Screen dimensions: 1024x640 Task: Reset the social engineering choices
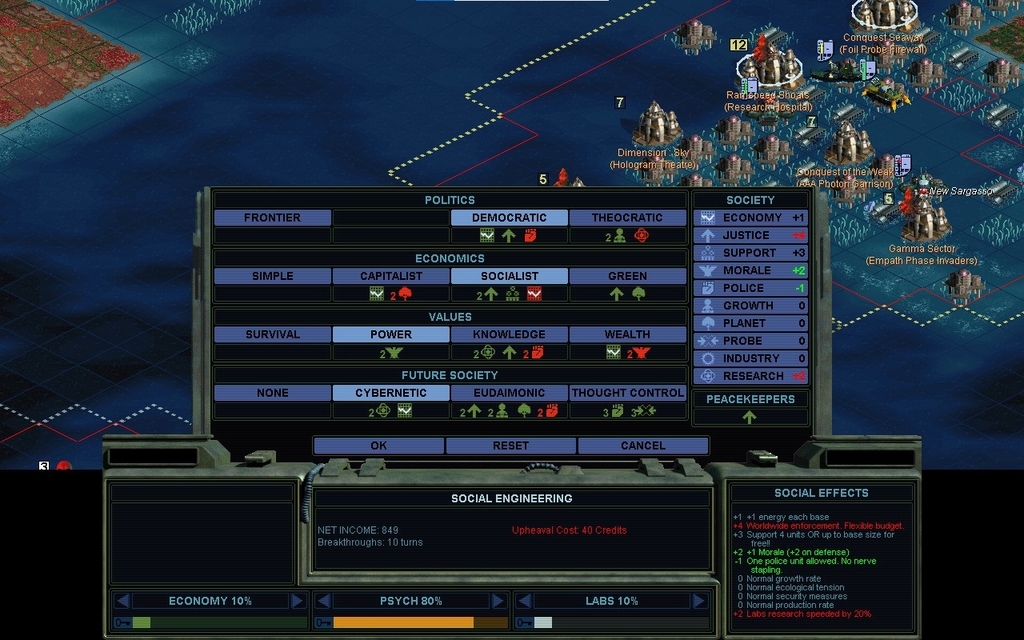(510, 446)
